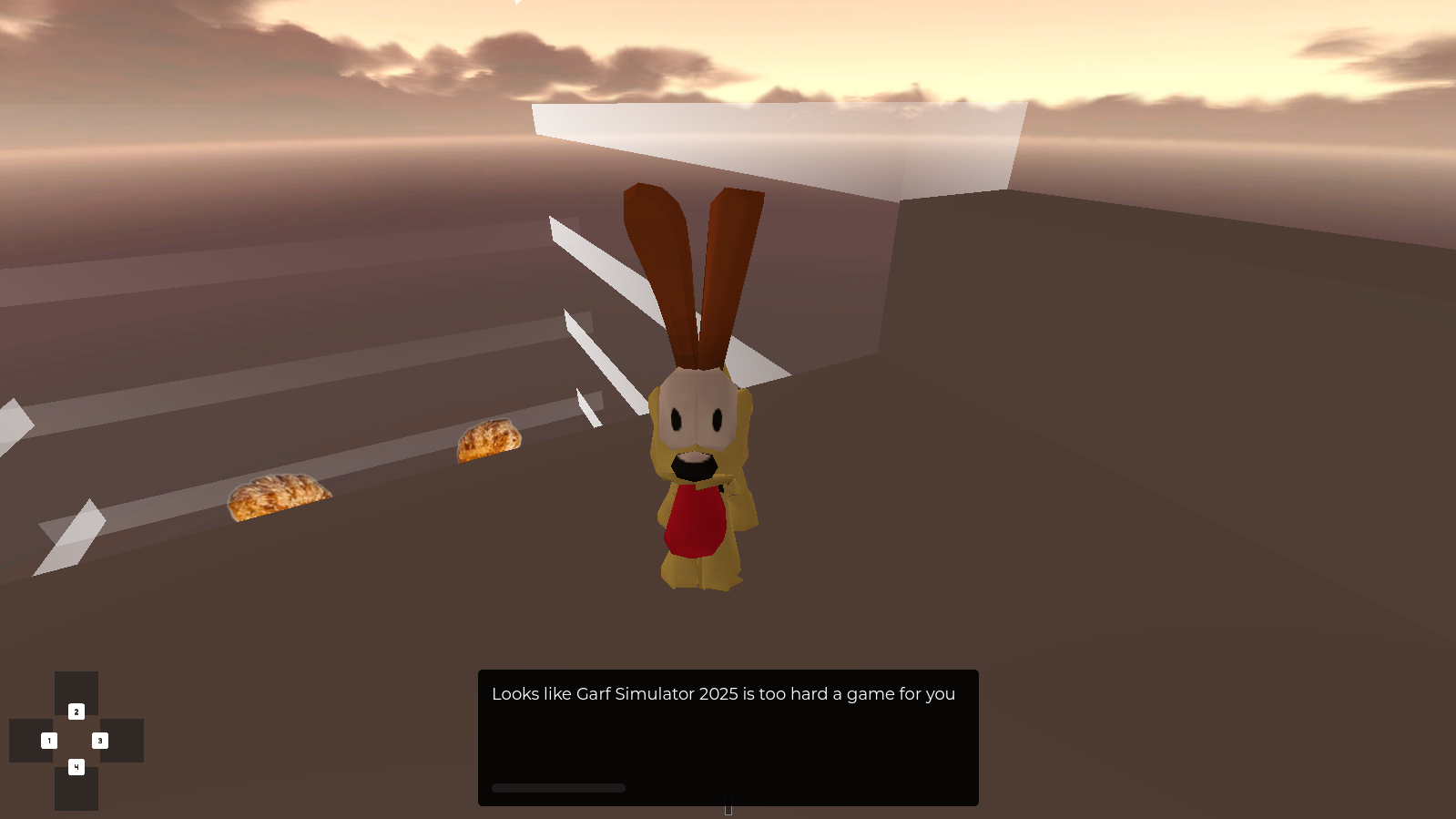The width and height of the screenshot is (1456, 819).
Task: Click the dialog text about Garf Simulator 2025
Action: (x=723, y=693)
